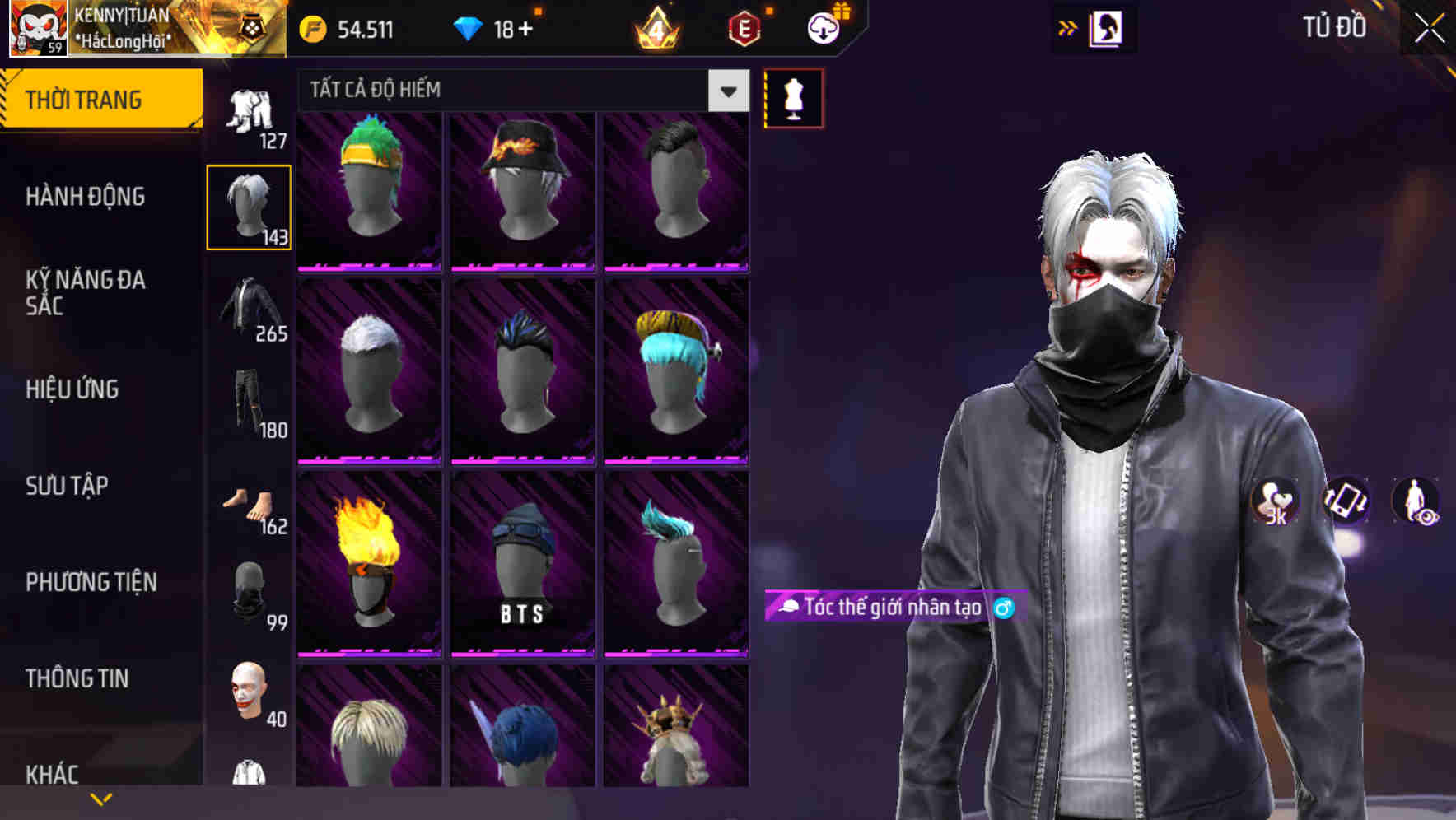This screenshot has width=1456, height=820.
Task: Select the mannequin outfit preview icon
Action: (793, 97)
